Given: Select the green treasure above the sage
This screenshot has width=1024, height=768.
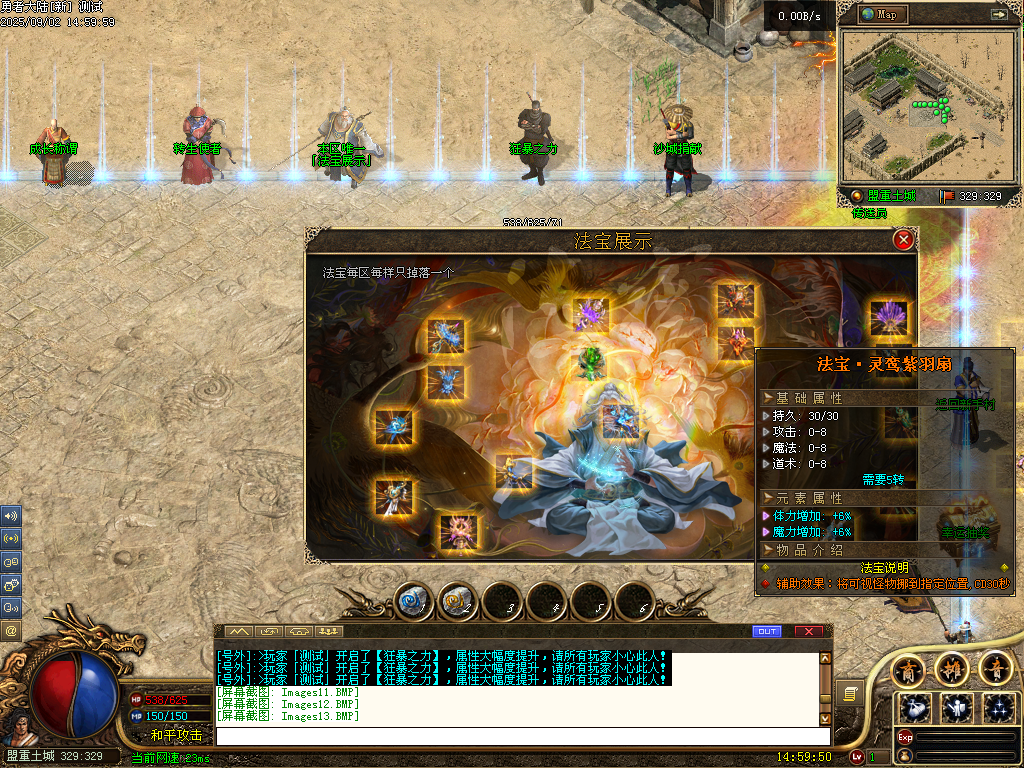Looking at the screenshot, I should click(x=592, y=361).
